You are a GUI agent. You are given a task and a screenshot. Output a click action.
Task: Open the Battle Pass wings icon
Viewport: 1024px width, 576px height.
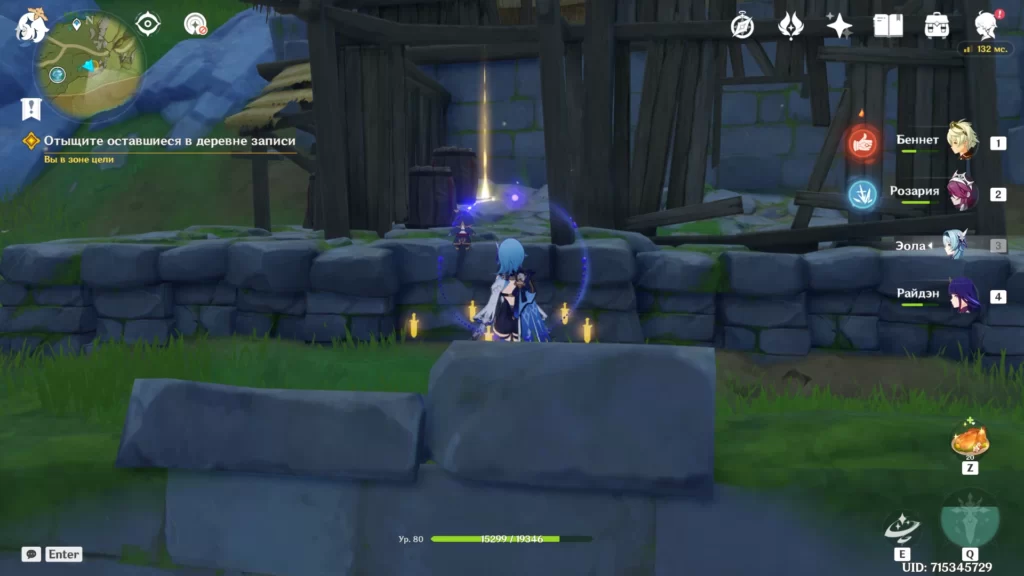[792, 25]
